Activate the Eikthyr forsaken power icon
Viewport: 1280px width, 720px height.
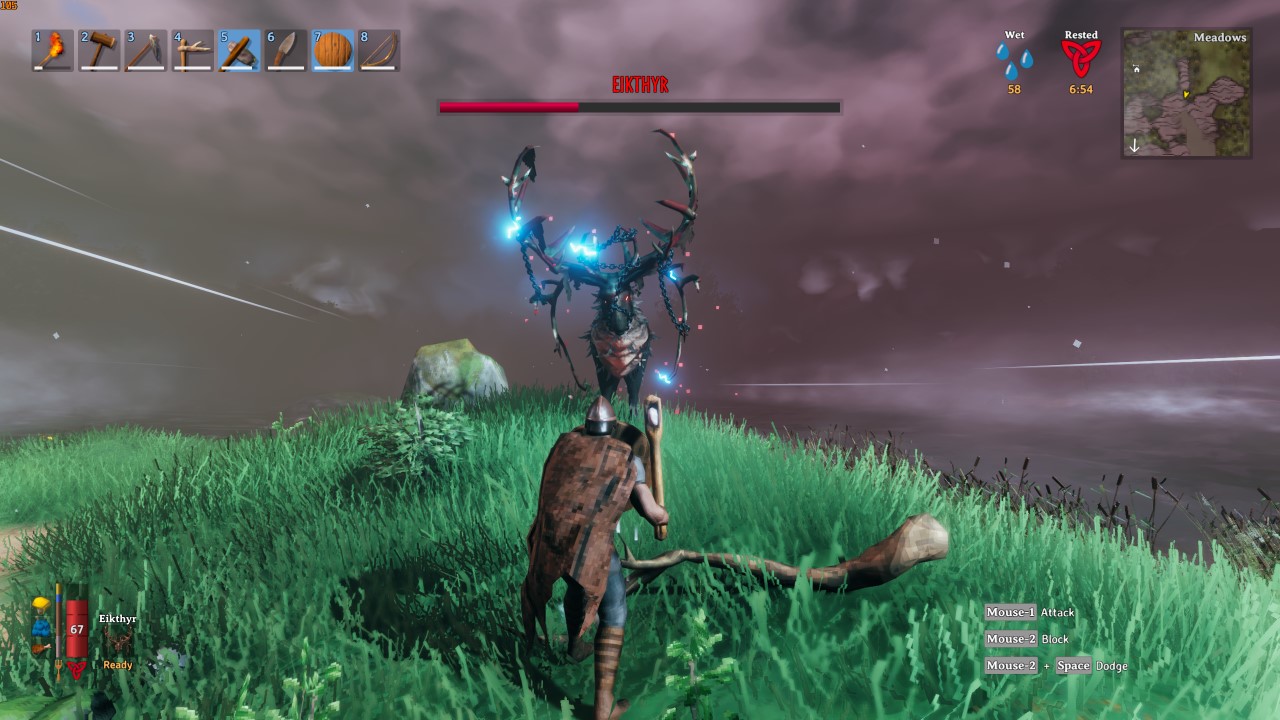point(119,641)
